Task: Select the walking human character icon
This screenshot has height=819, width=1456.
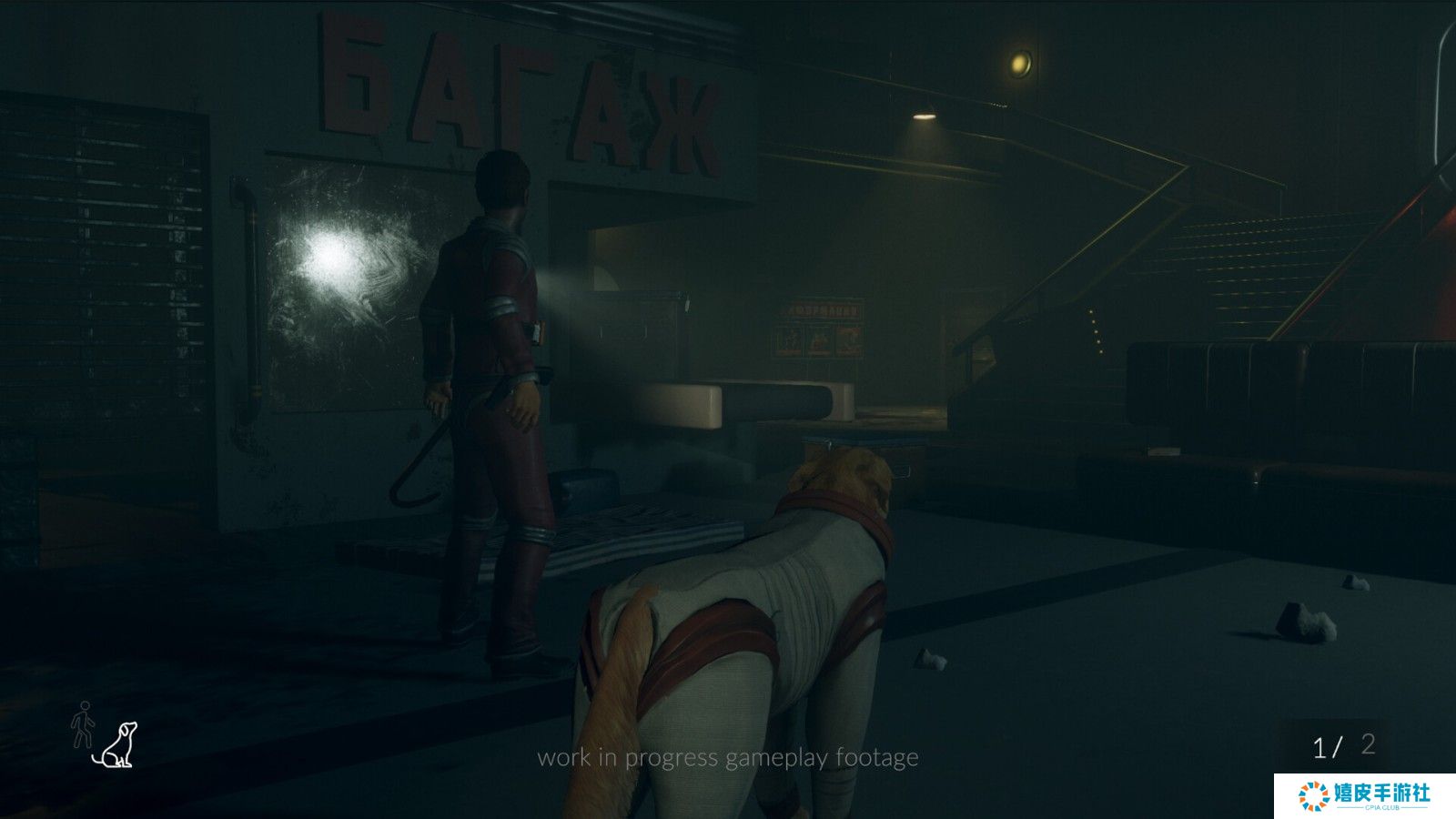Action: (x=83, y=724)
